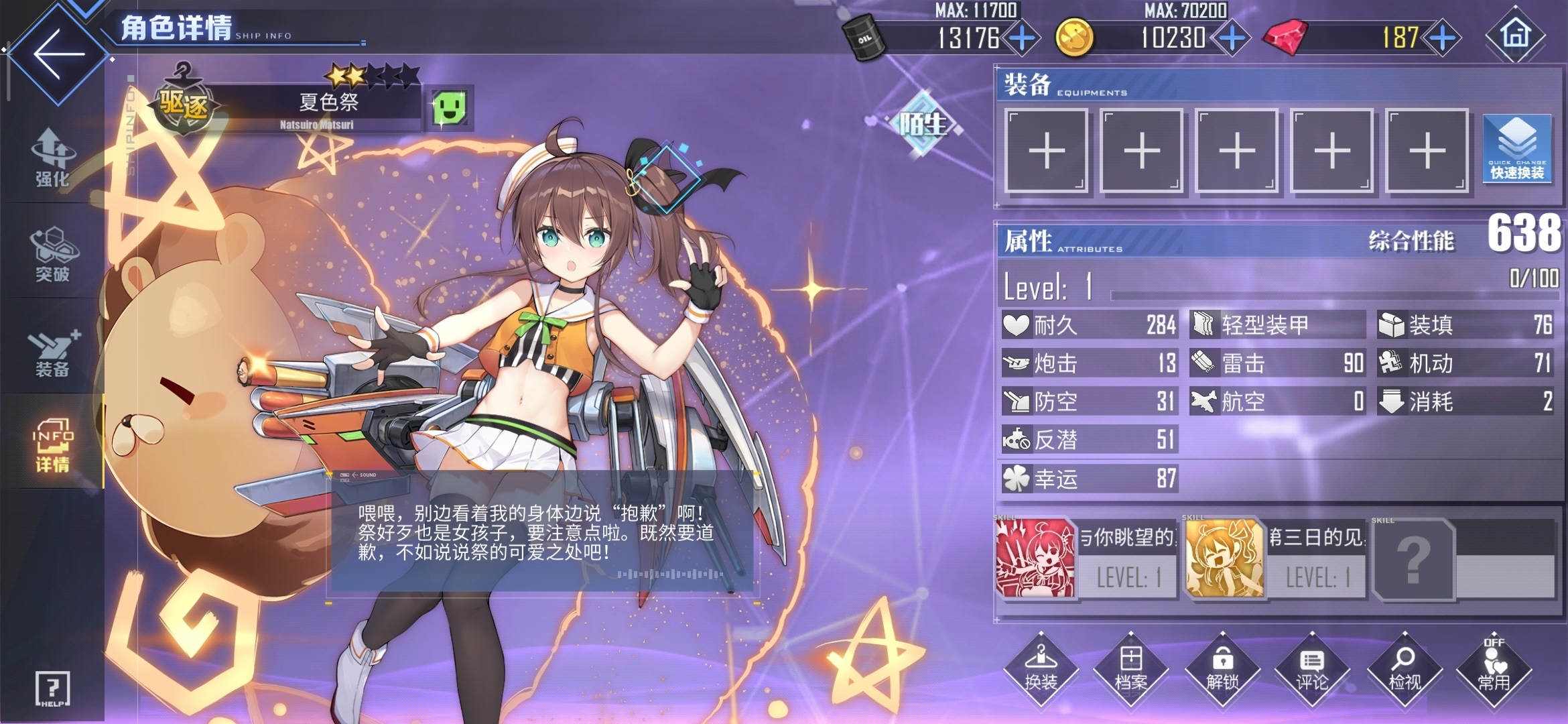Add more oil with plus button
1568x724 pixels.
pos(1022,38)
